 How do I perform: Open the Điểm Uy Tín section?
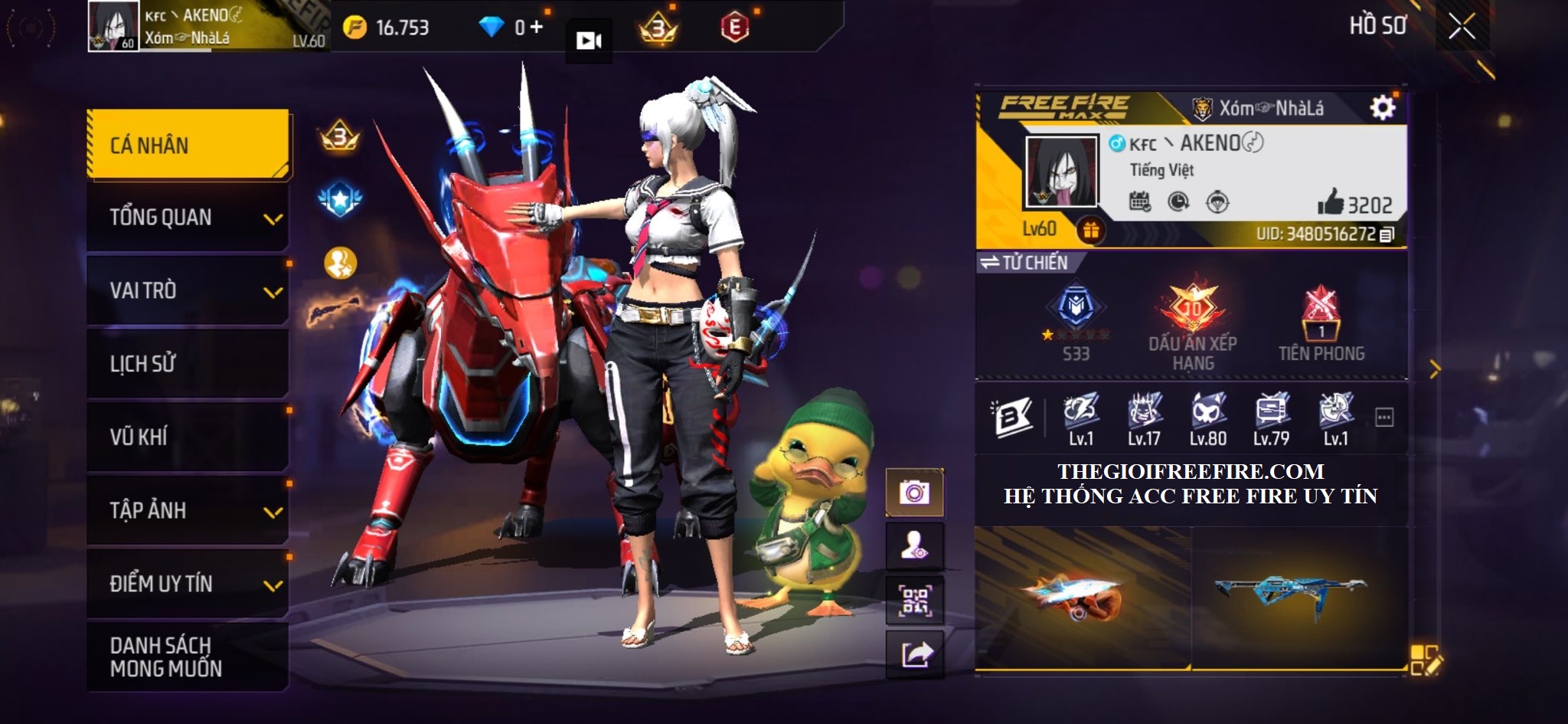[x=188, y=584]
